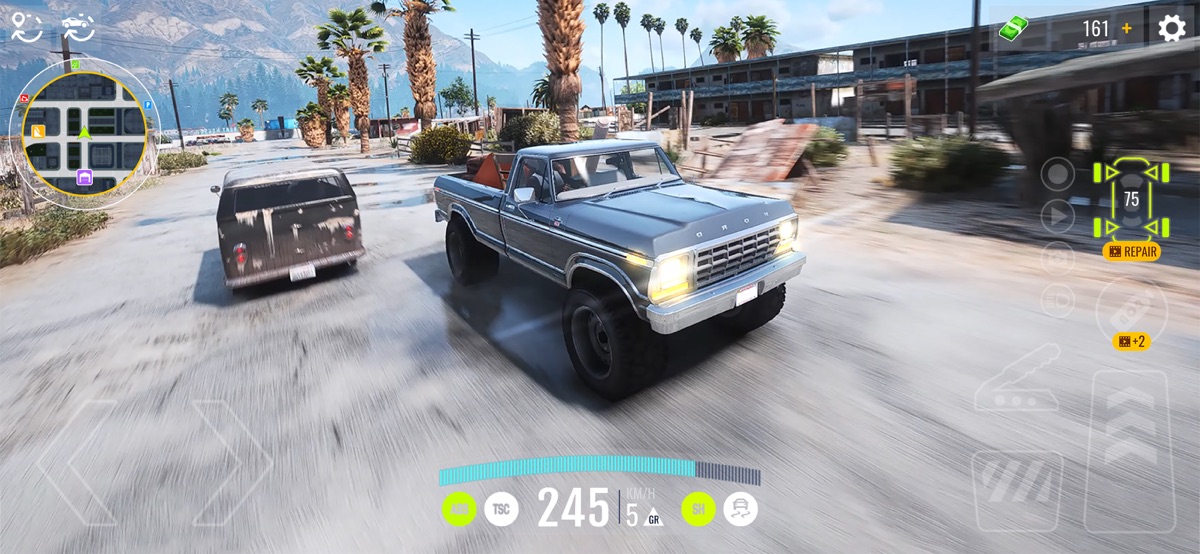This screenshot has width=1200, height=554.
Task: Tap the play triangle replay button
Action: (x=1057, y=215)
